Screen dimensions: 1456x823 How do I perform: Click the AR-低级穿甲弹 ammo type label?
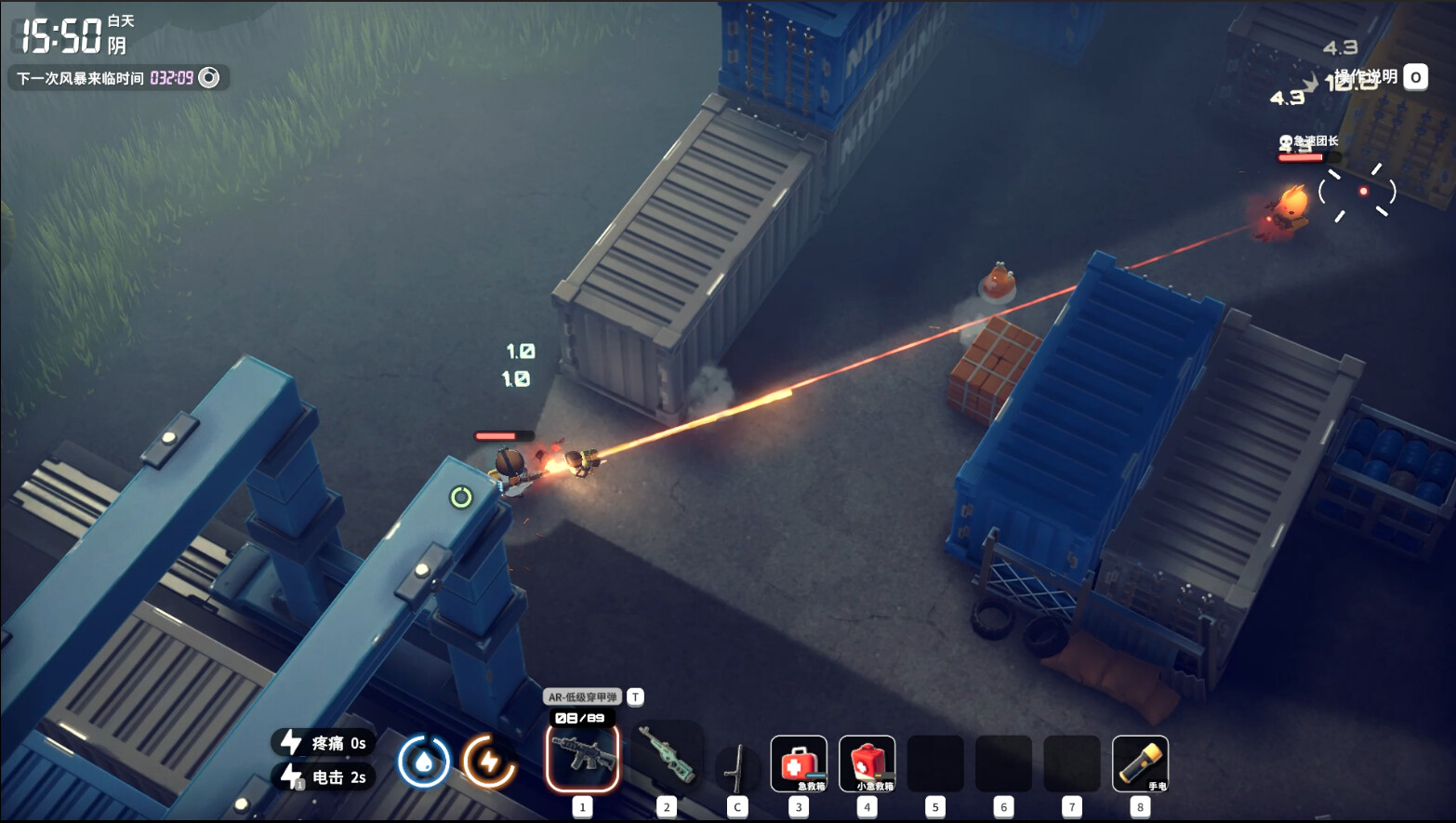tap(583, 697)
